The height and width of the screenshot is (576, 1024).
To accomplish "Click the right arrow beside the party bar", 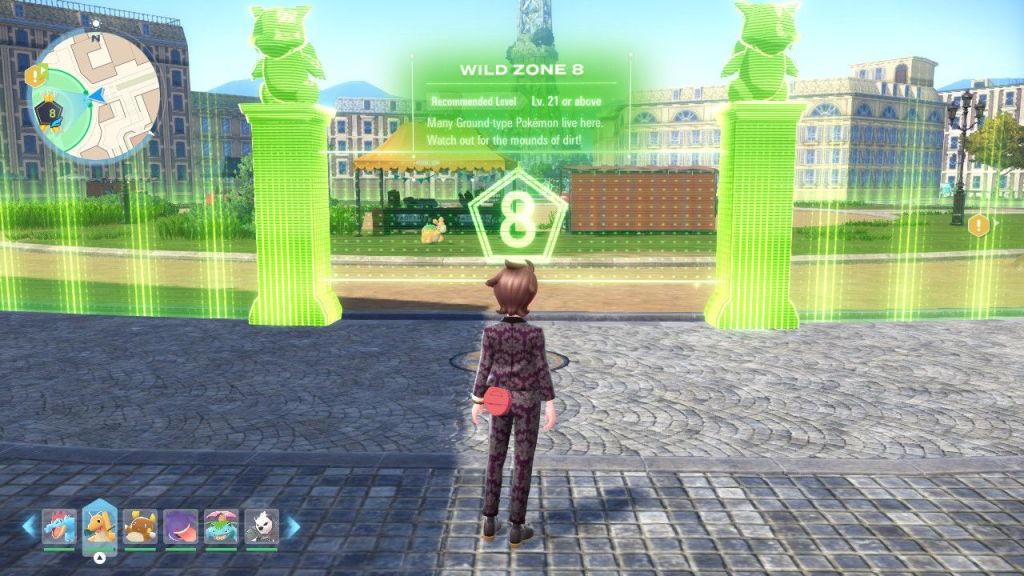I will click(x=292, y=527).
